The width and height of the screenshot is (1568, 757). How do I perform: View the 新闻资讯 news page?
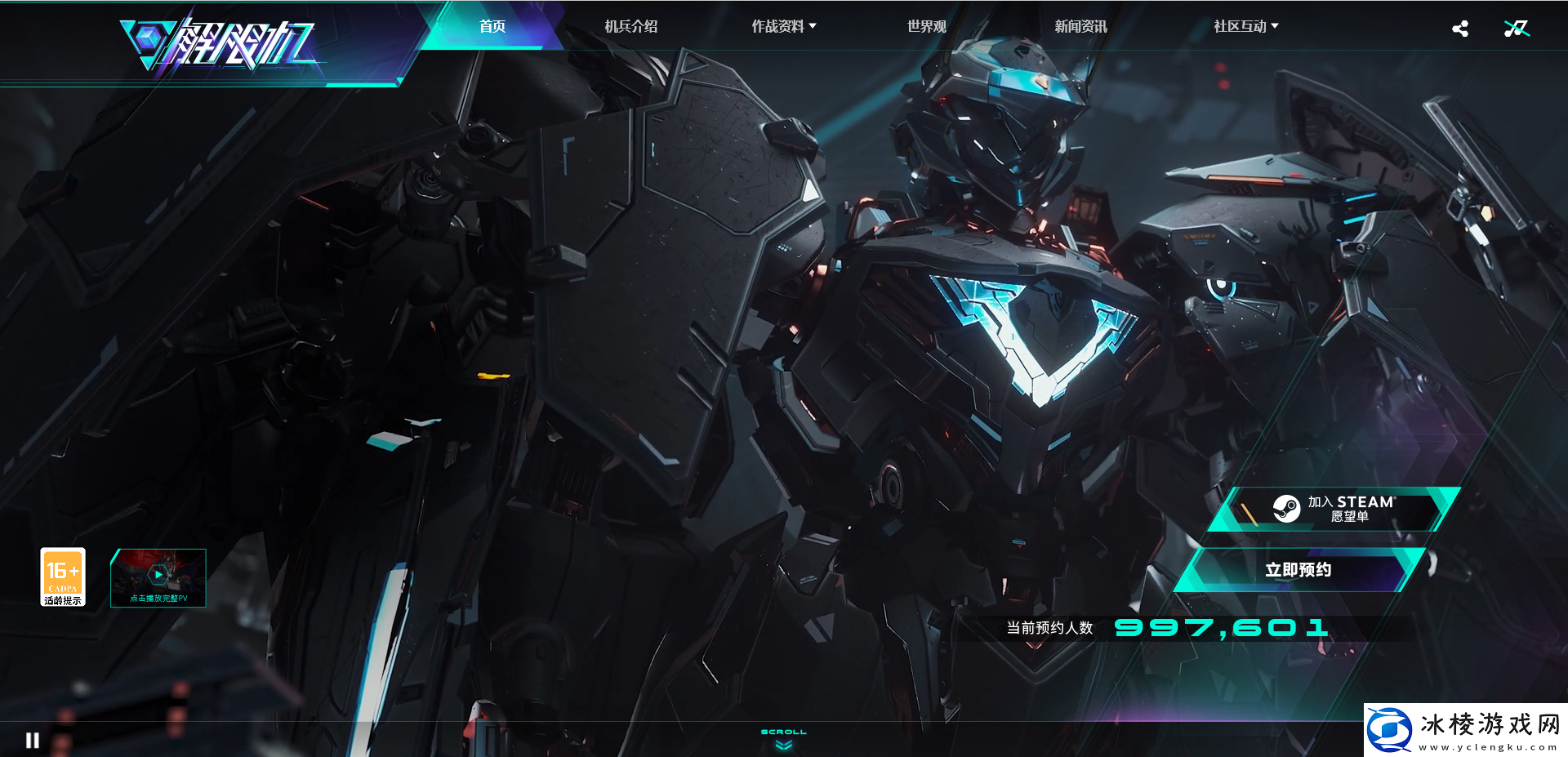pos(1080,26)
